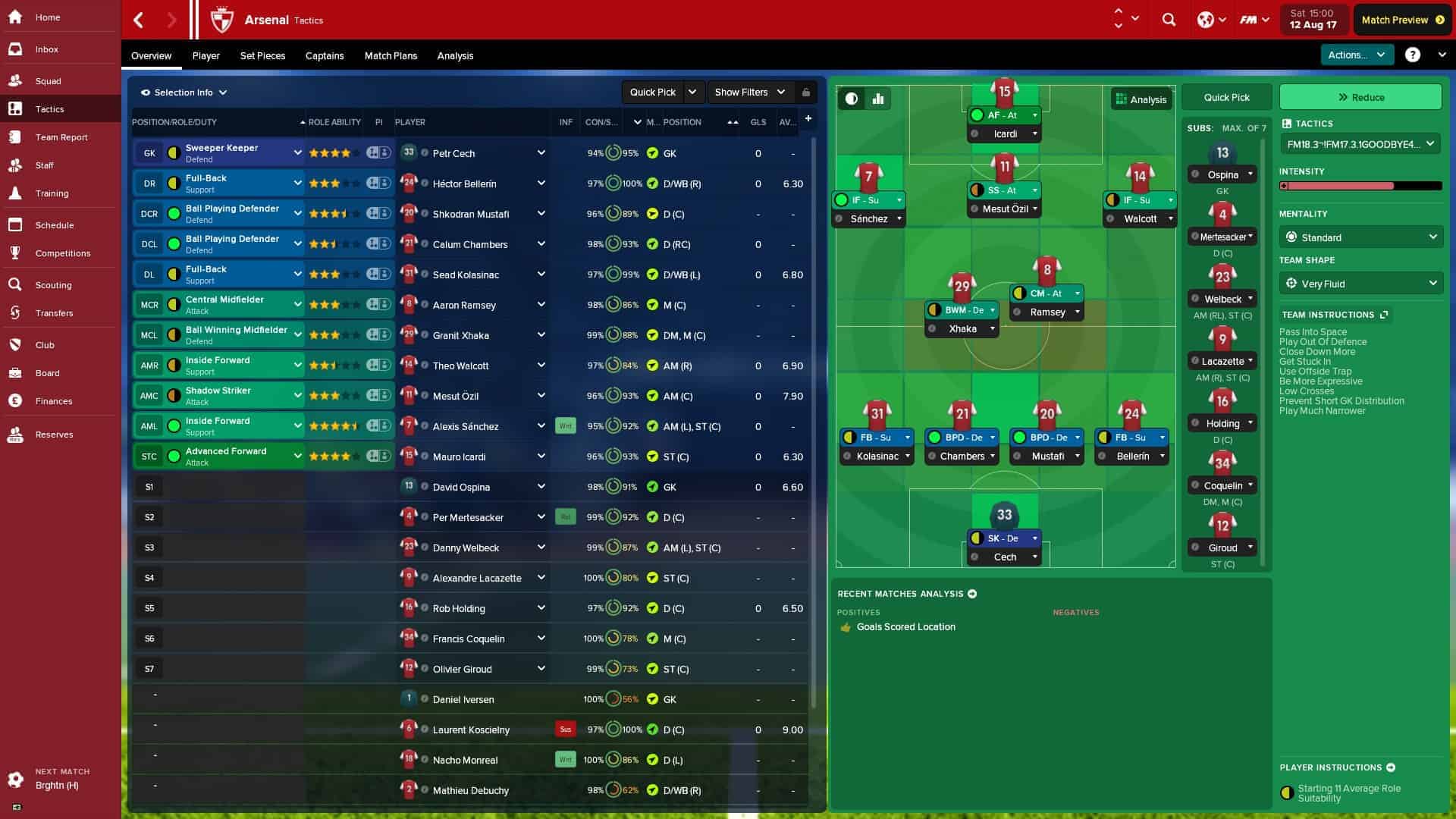Click the Quick Pick button above the subs list
The width and height of the screenshot is (1456, 819).
tap(1226, 98)
